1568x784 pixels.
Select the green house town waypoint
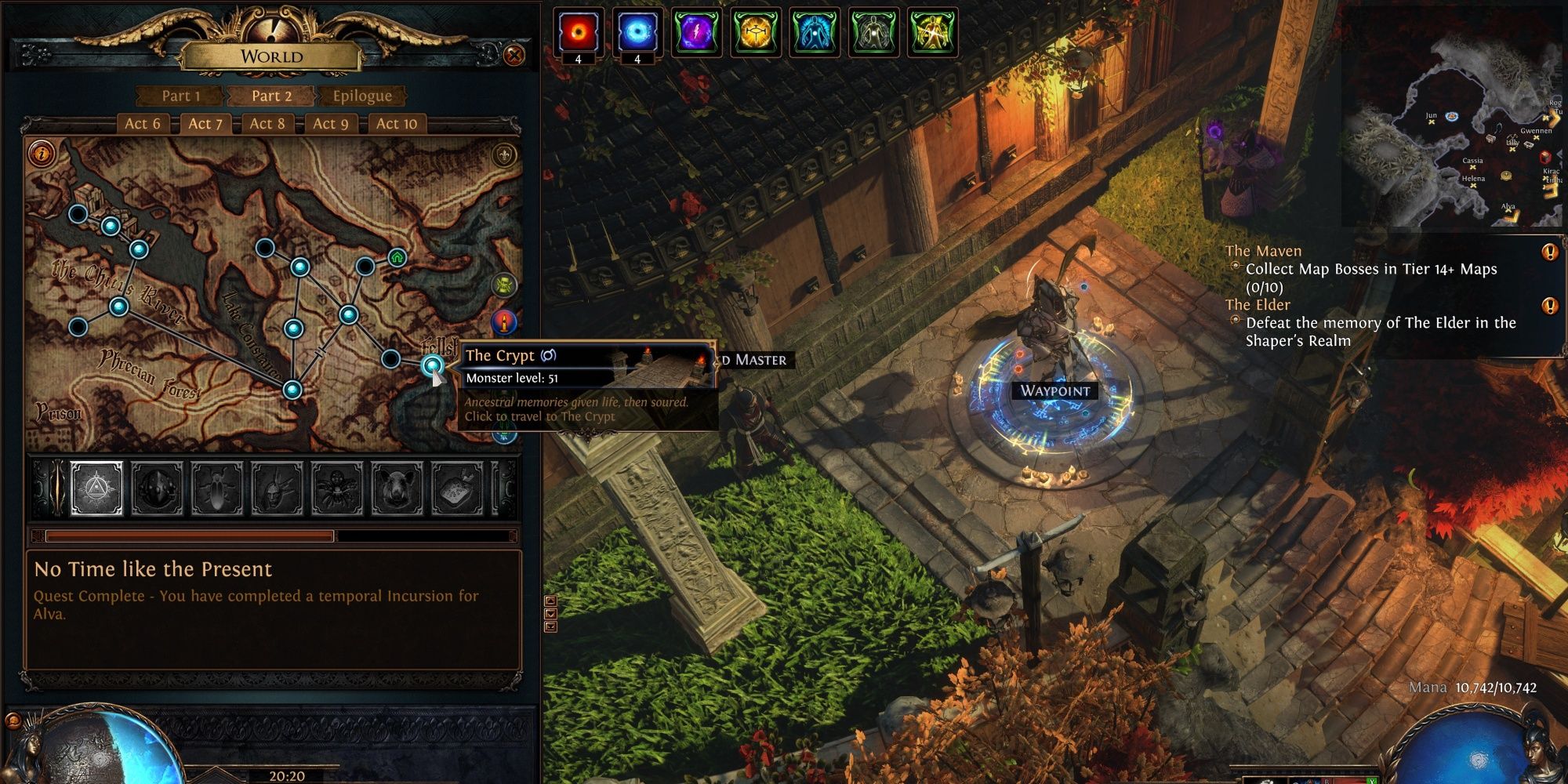click(x=397, y=257)
